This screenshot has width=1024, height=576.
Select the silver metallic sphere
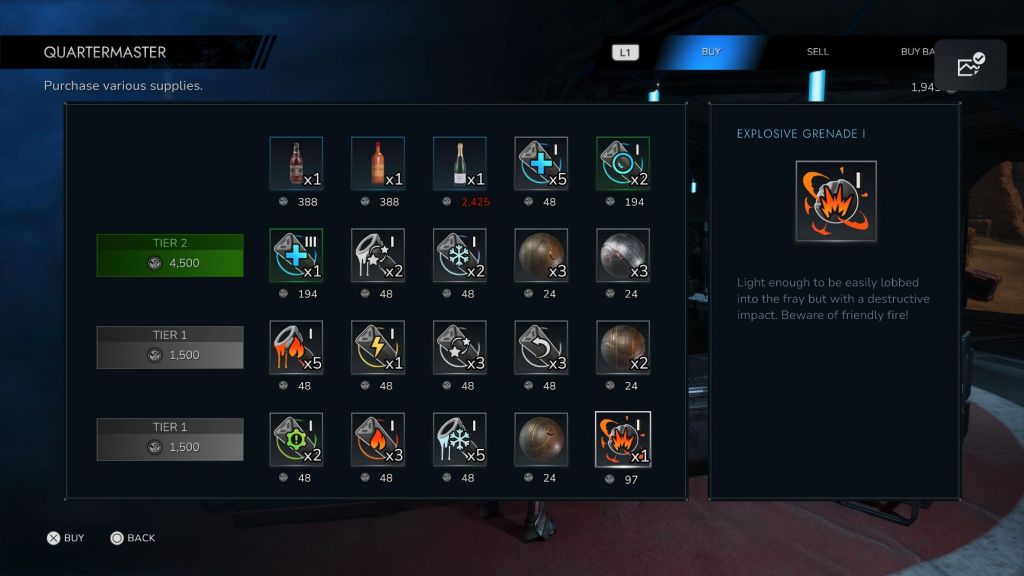[x=623, y=255]
